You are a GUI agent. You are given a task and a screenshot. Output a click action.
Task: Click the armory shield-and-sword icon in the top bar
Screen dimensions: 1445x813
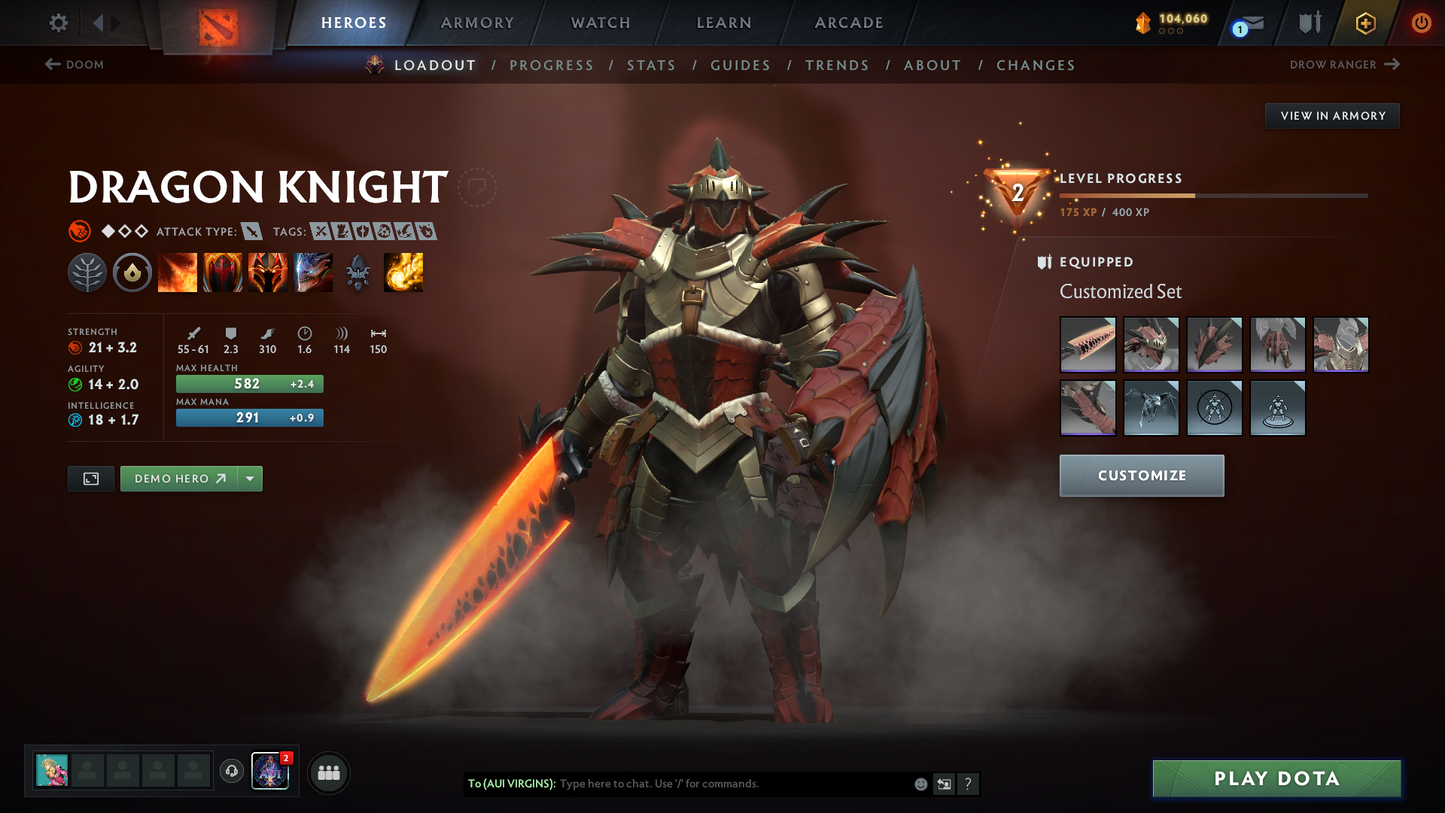[1310, 22]
